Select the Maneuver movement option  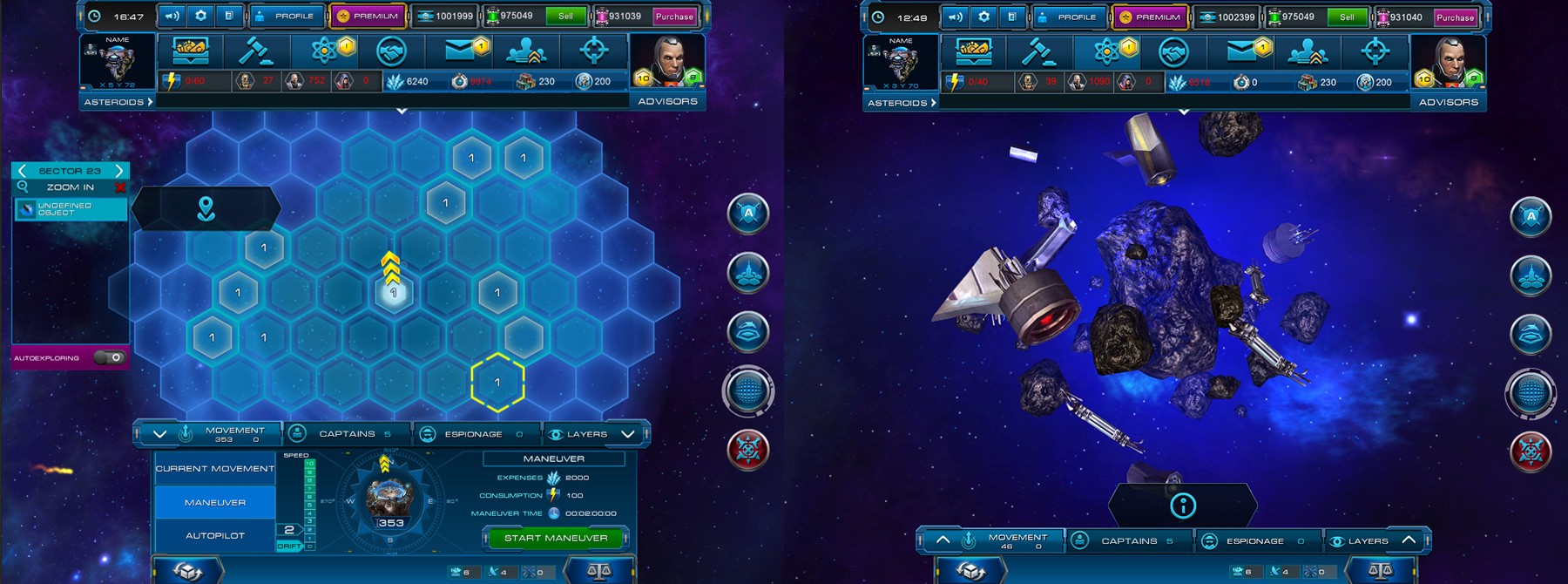coord(215,502)
